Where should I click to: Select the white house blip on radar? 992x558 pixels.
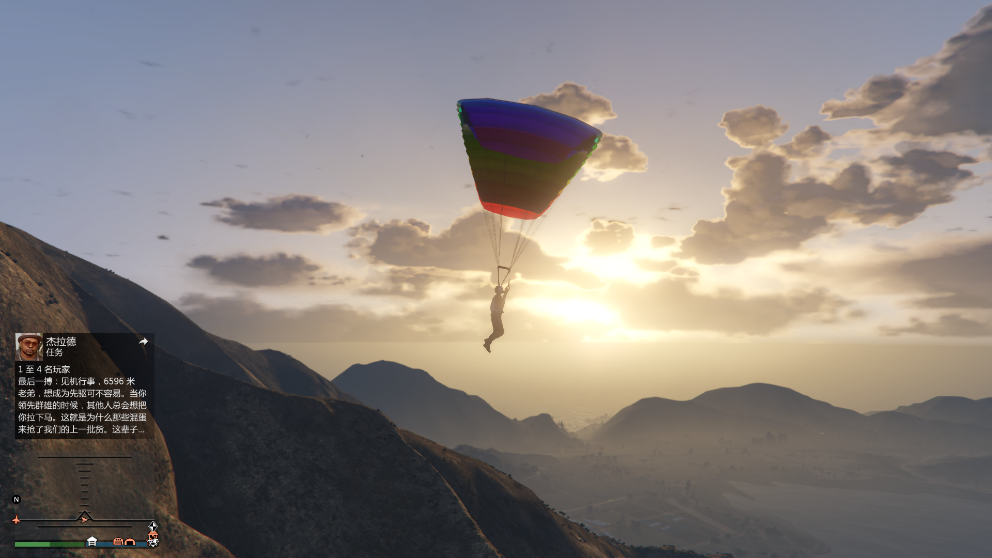click(x=92, y=541)
